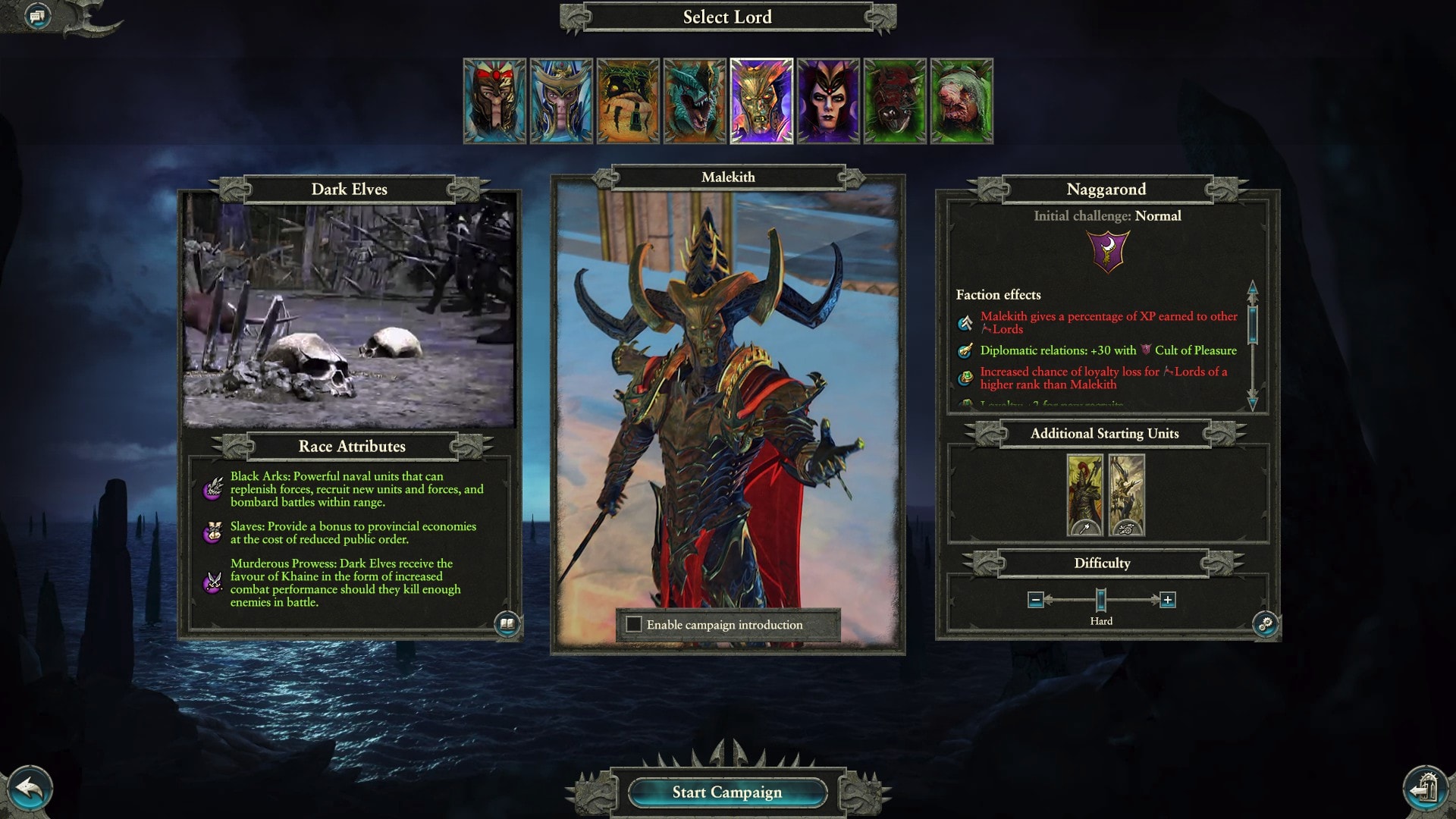This screenshot has height=819, width=1456.
Task: Select the Tyrion lord portrait
Action: [494, 101]
